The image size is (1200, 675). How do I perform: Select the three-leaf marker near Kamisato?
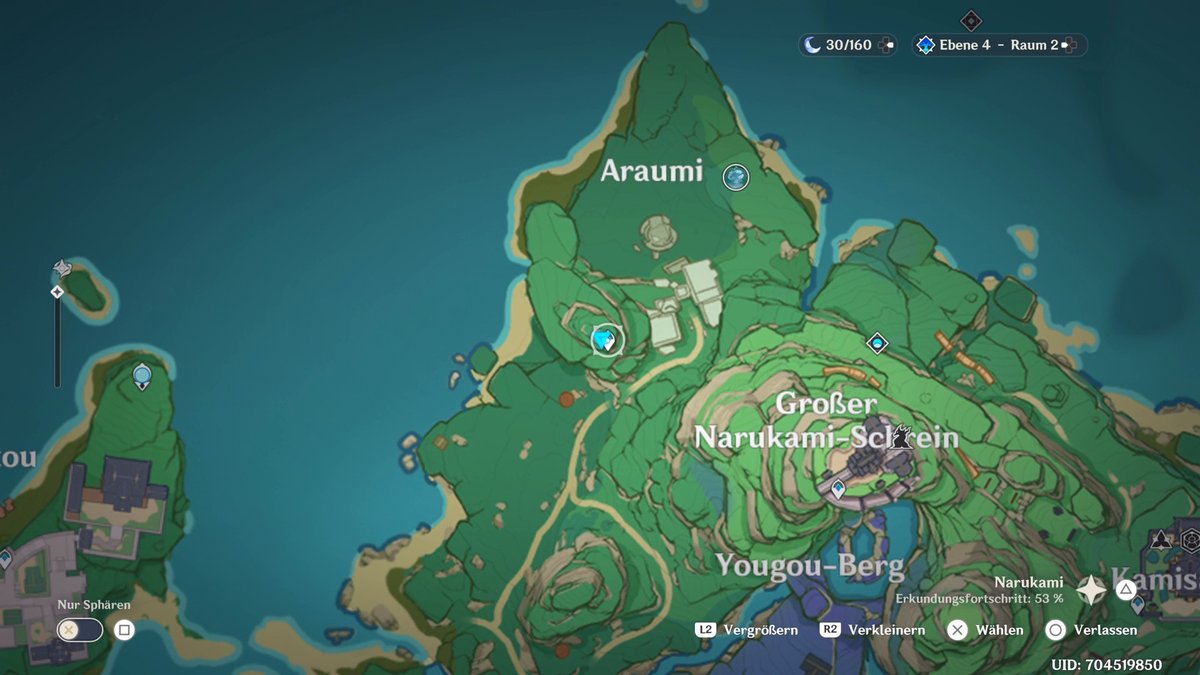coord(1160,541)
